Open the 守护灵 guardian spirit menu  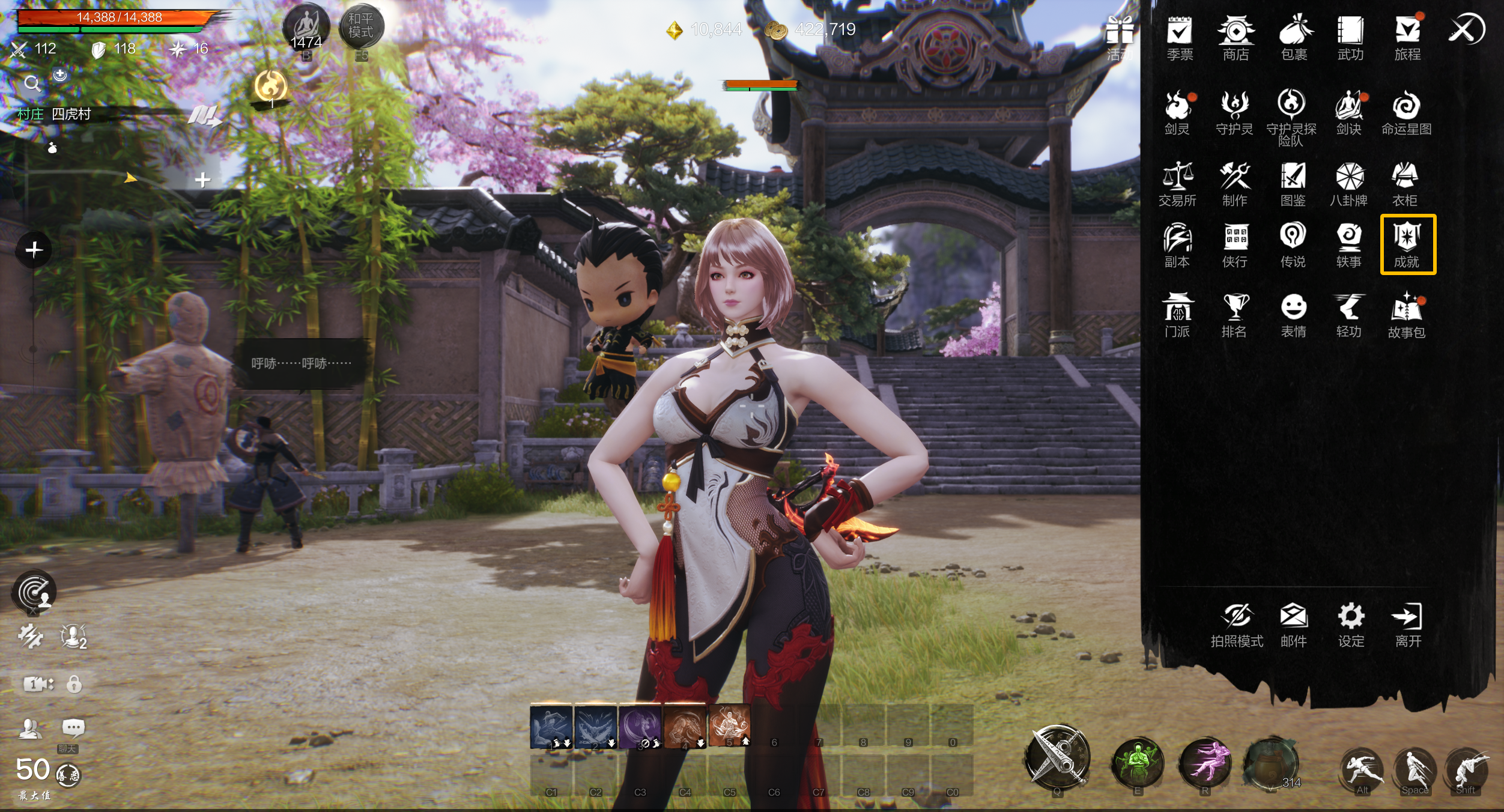pos(1234,112)
